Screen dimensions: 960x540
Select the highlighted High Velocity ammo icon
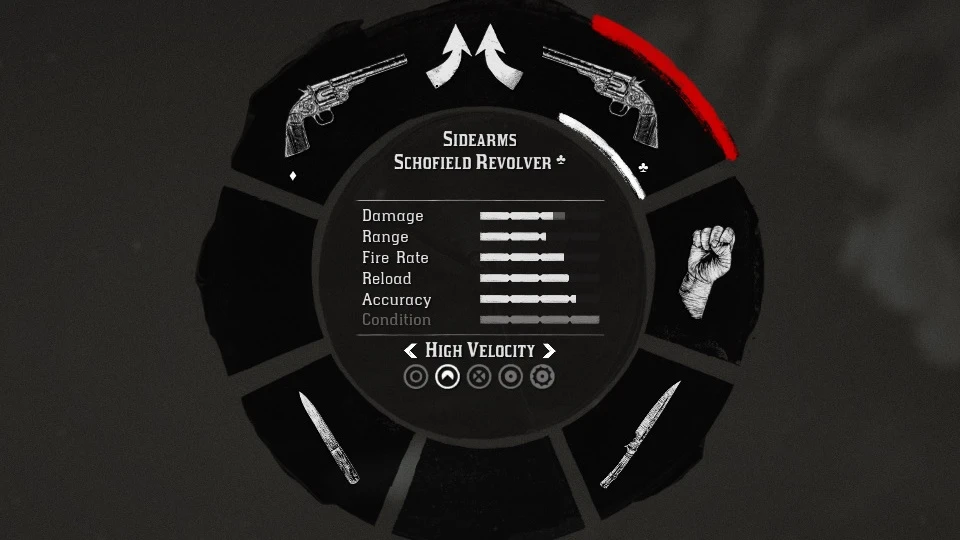[448, 377]
